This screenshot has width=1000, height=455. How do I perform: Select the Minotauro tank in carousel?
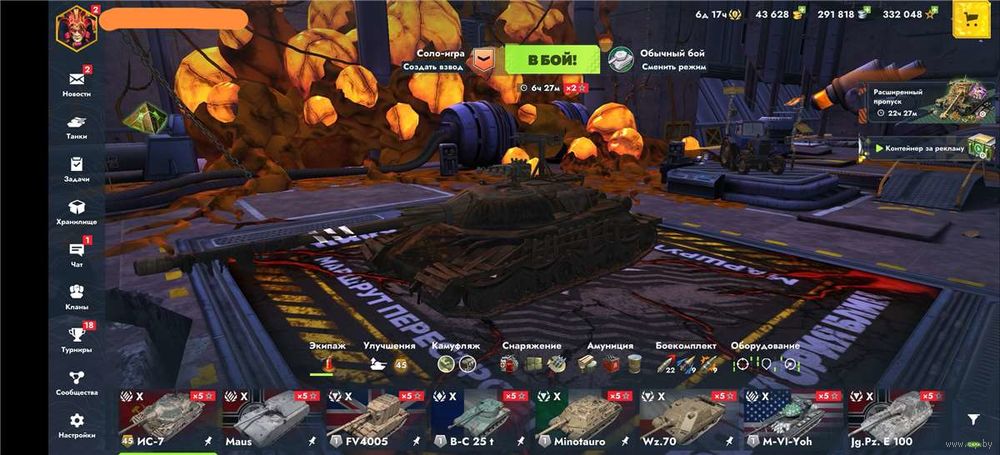click(x=583, y=418)
